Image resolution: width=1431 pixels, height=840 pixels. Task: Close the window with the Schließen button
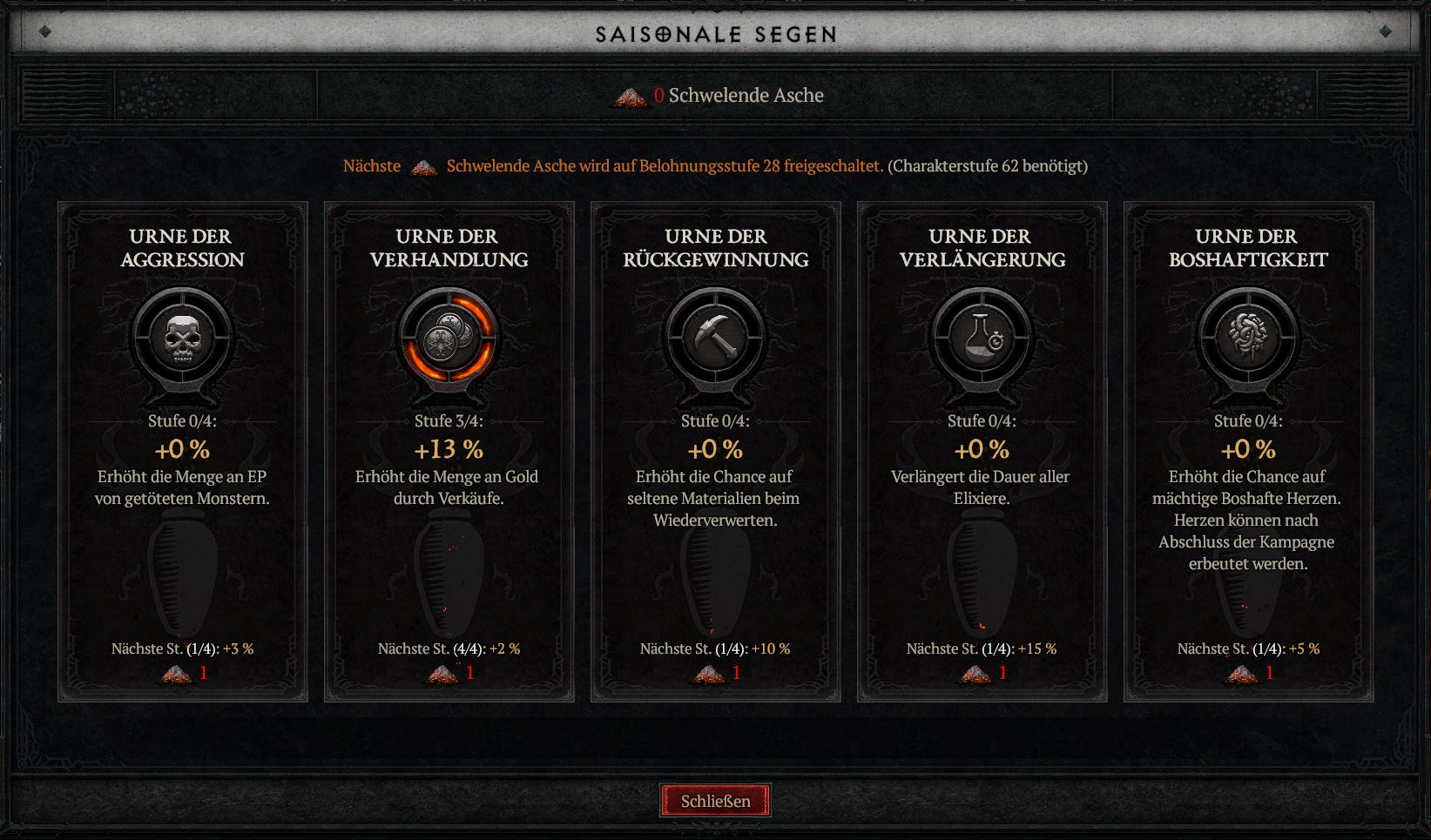pyautogui.click(x=715, y=801)
